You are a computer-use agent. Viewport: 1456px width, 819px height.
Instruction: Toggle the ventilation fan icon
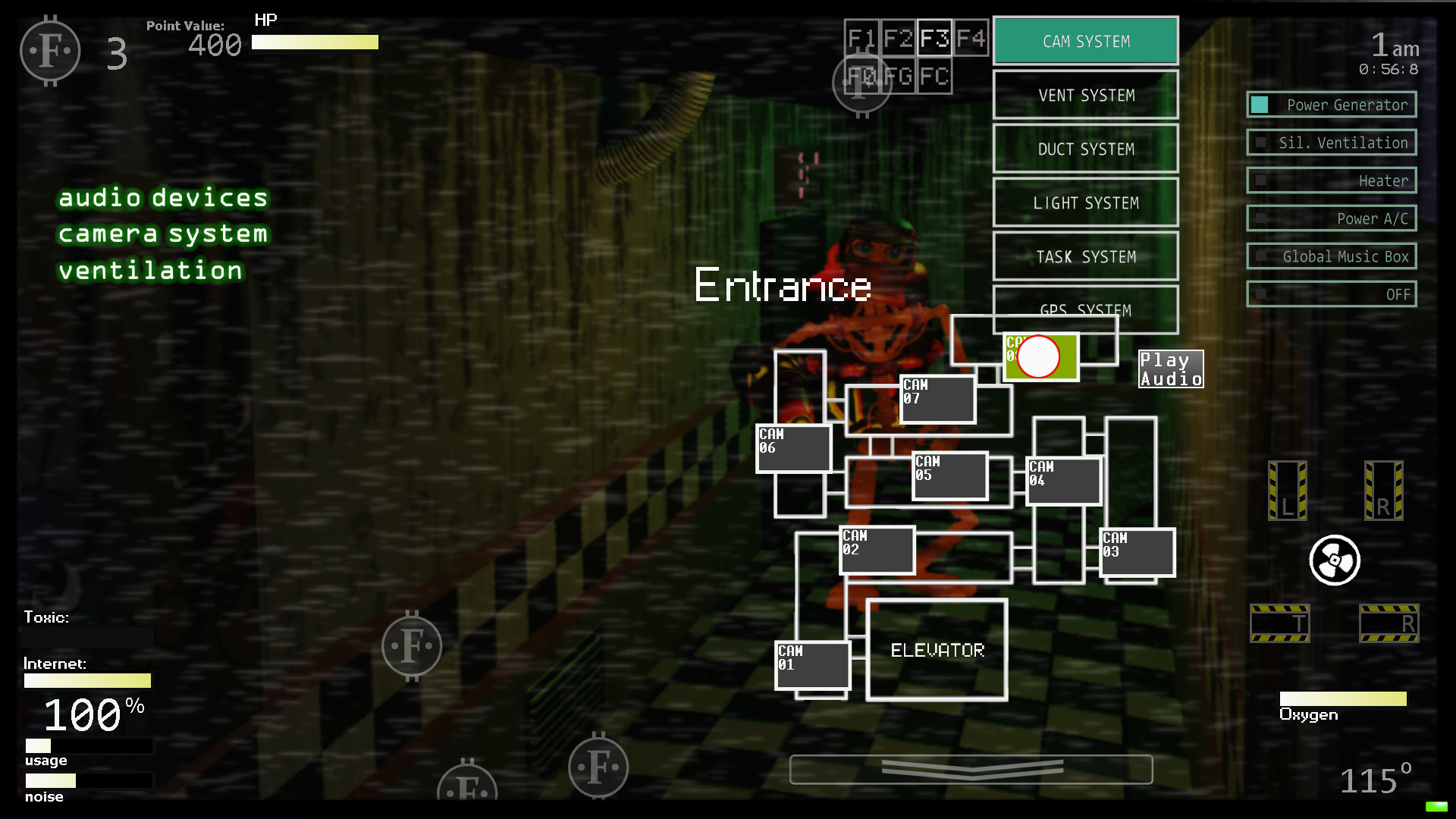click(1333, 560)
